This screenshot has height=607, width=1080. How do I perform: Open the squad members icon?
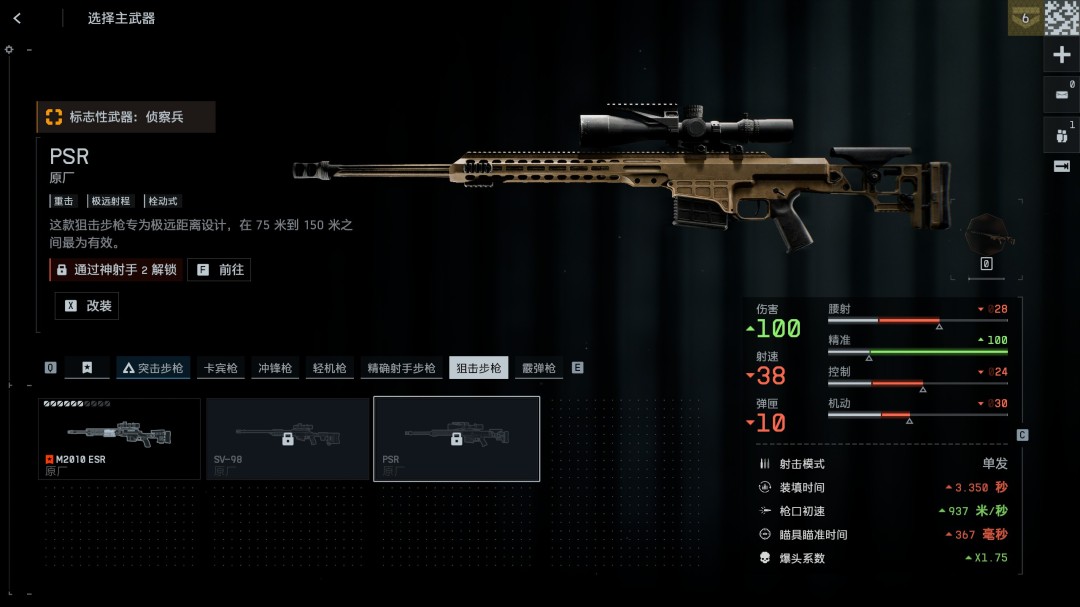1062,134
